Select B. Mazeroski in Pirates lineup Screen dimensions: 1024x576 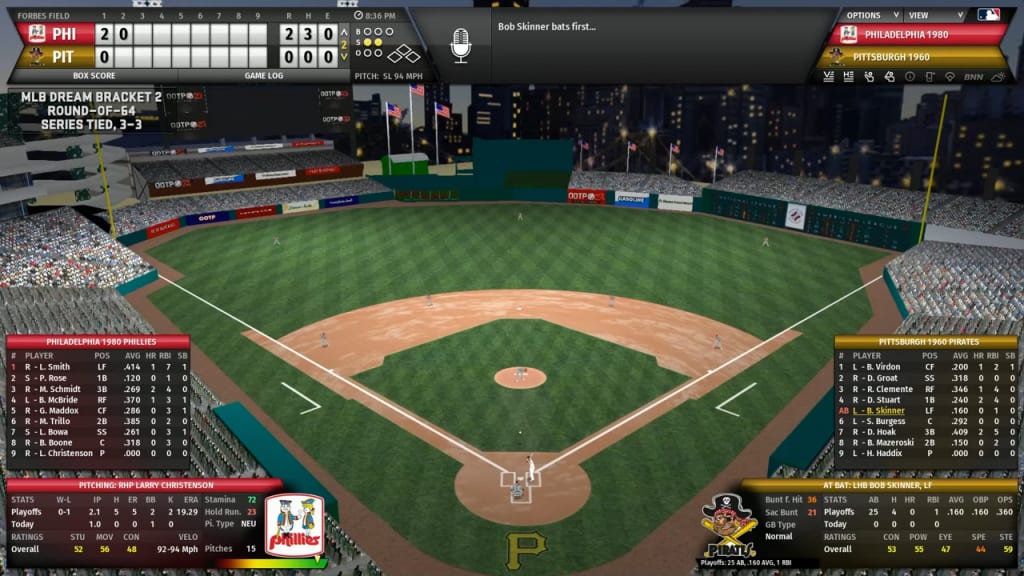[893, 442]
